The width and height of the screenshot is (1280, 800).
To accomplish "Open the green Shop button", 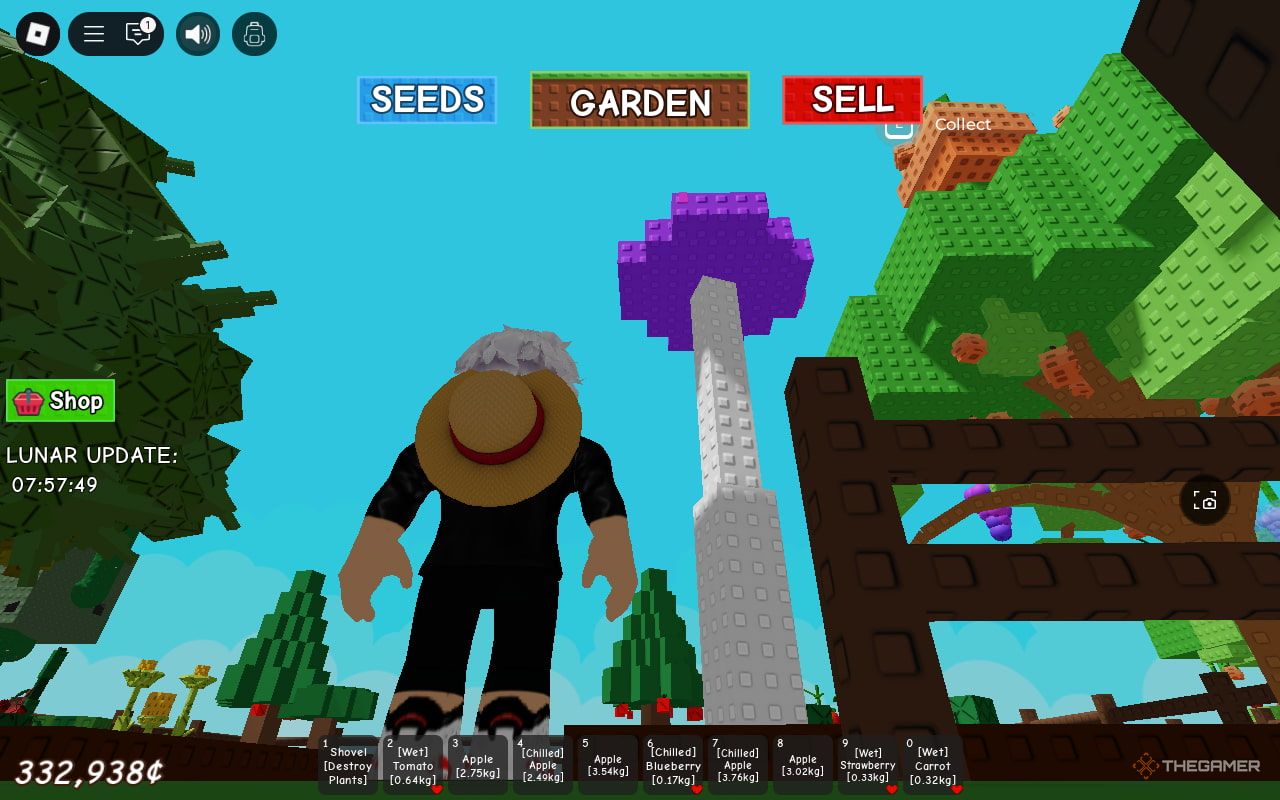I will pos(61,401).
